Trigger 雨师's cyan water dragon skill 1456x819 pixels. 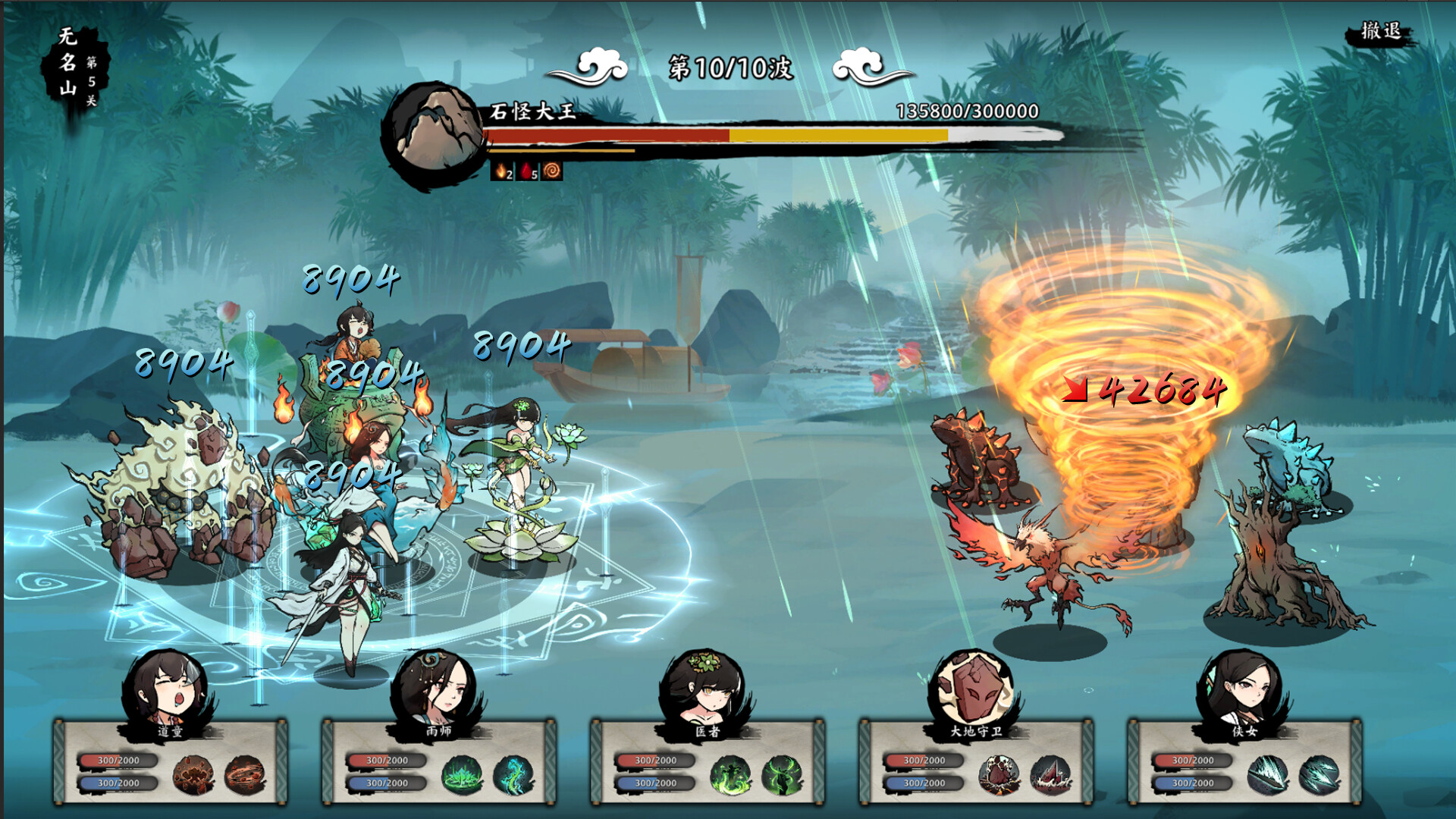click(513, 774)
